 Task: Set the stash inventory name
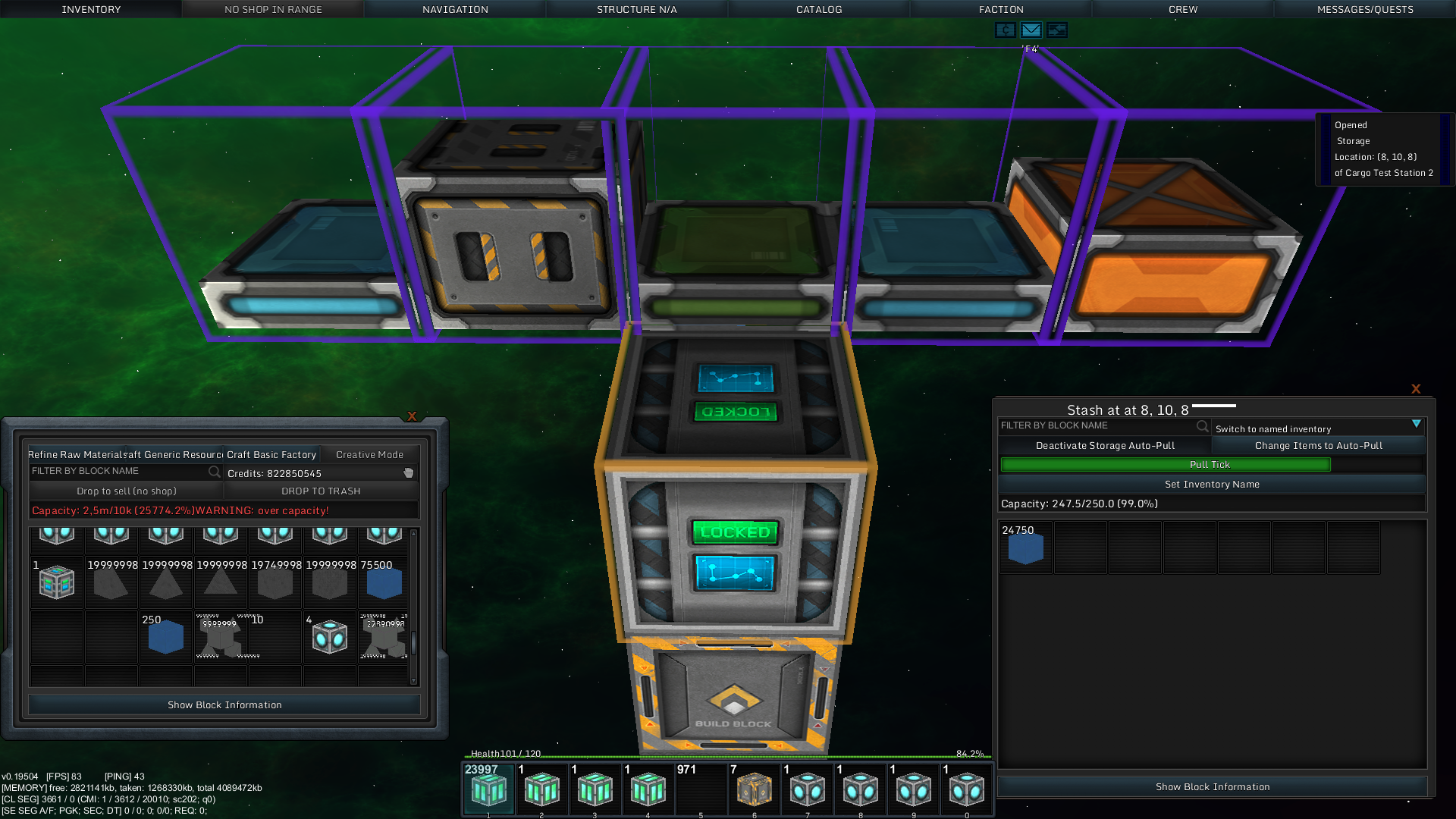tap(1212, 484)
